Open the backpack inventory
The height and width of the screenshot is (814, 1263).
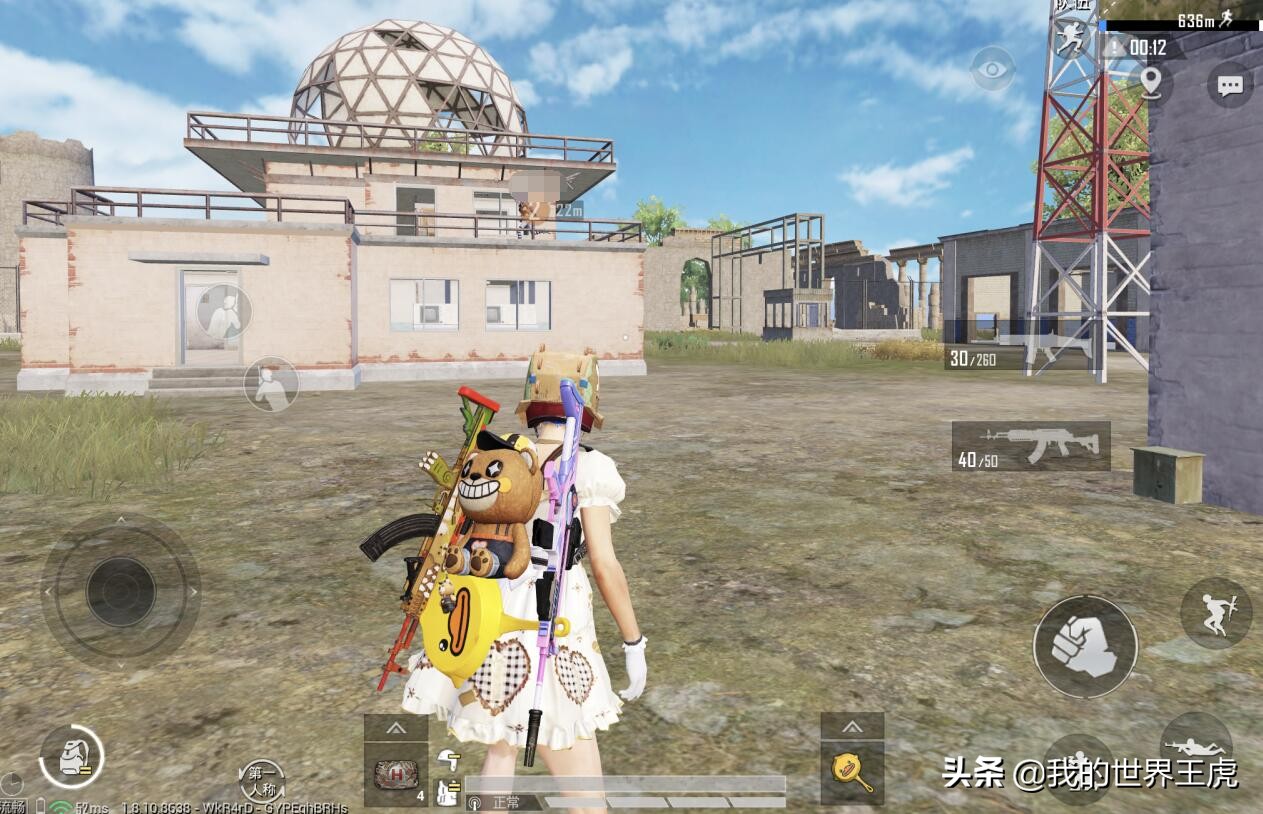coord(71,757)
